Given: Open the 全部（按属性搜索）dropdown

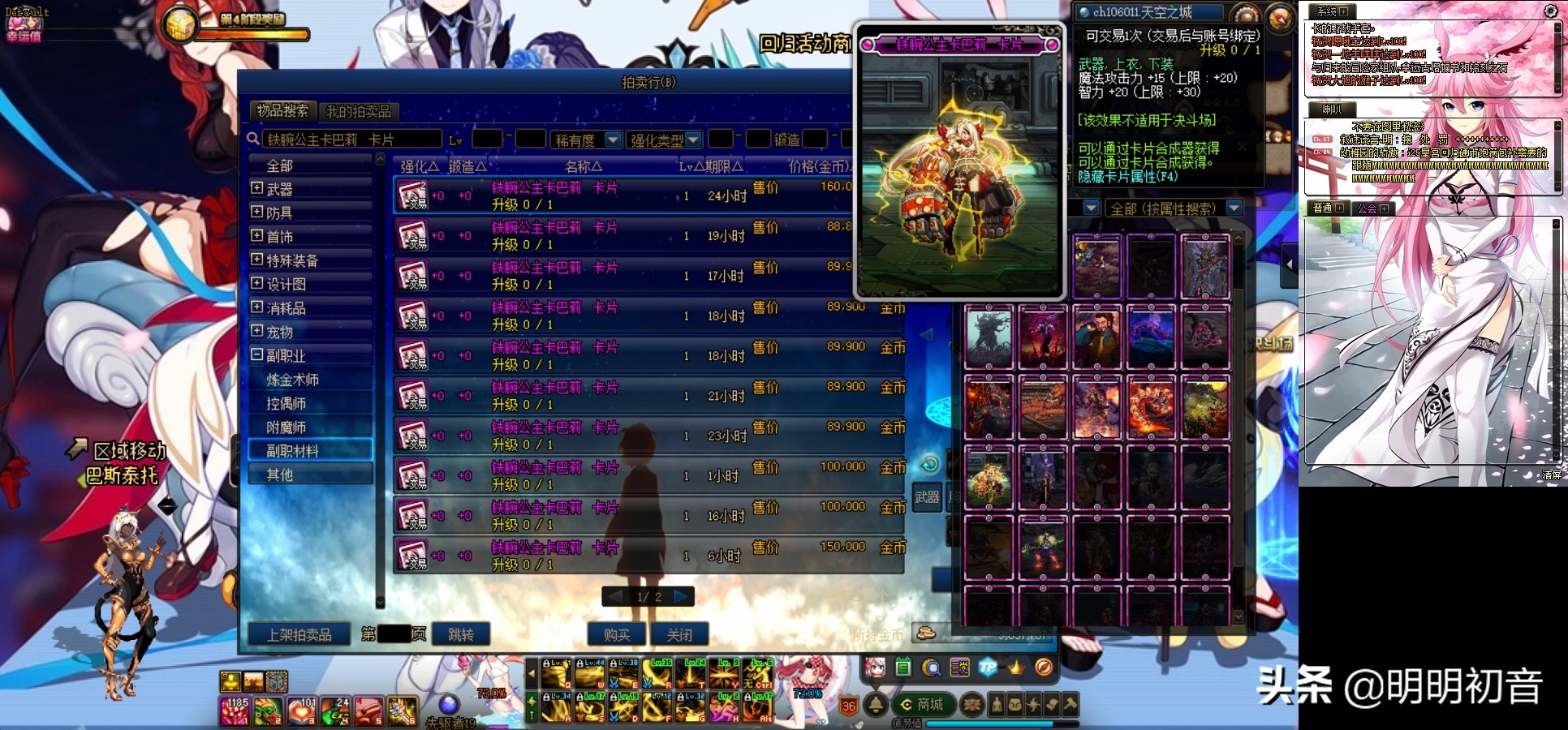Looking at the screenshot, I should (1234, 208).
